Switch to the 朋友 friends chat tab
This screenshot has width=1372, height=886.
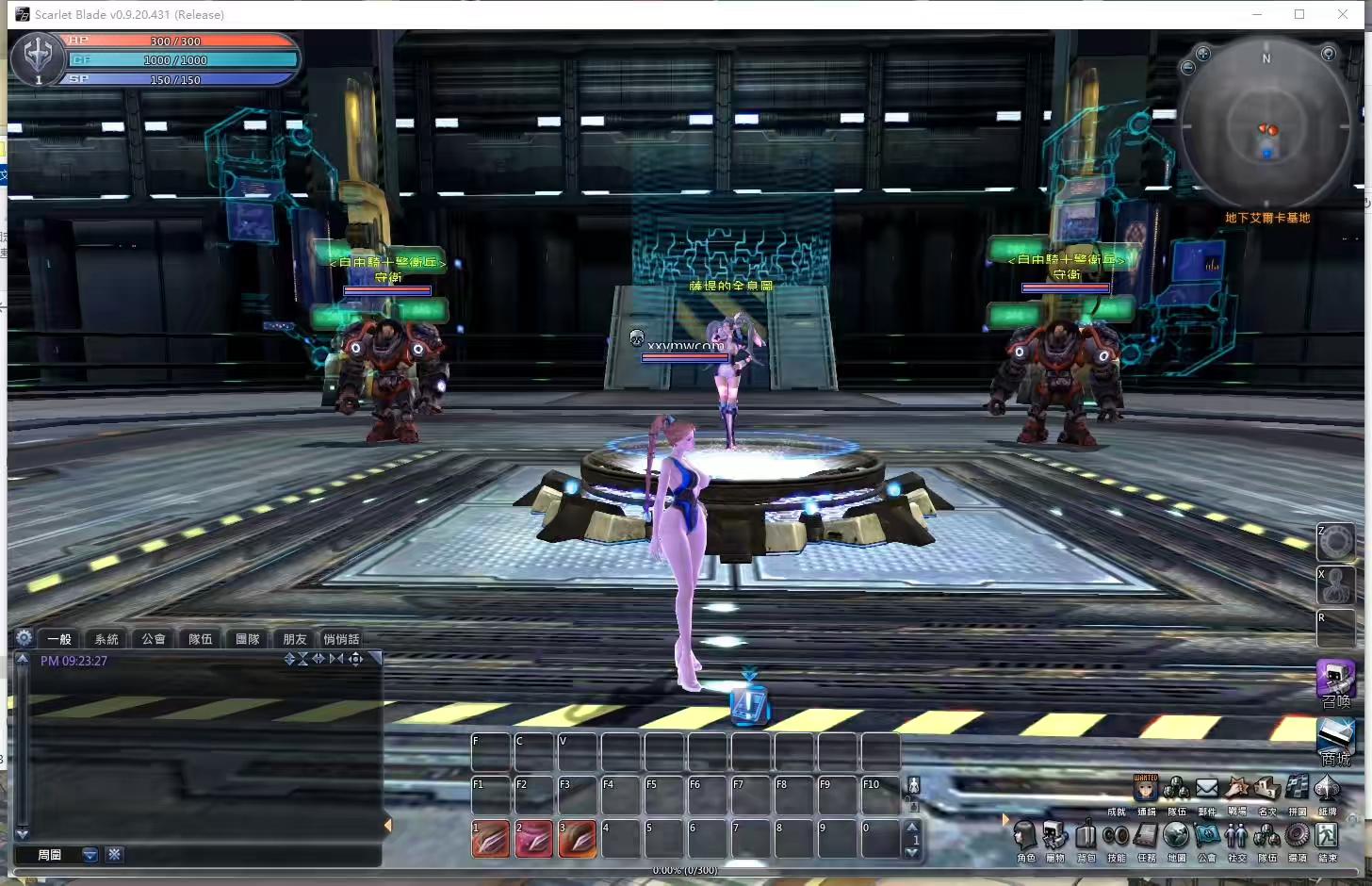pos(293,638)
